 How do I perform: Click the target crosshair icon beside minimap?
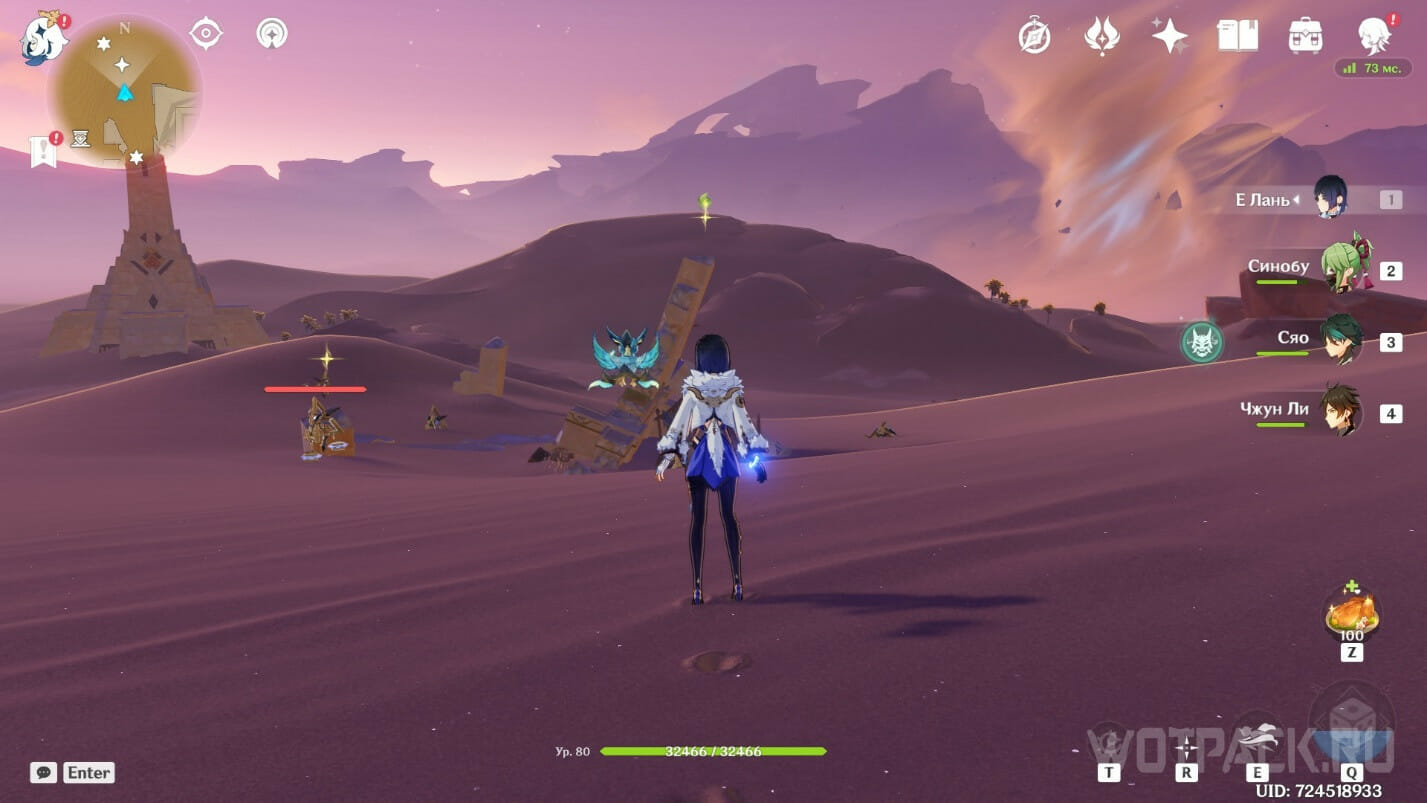[206, 34]
